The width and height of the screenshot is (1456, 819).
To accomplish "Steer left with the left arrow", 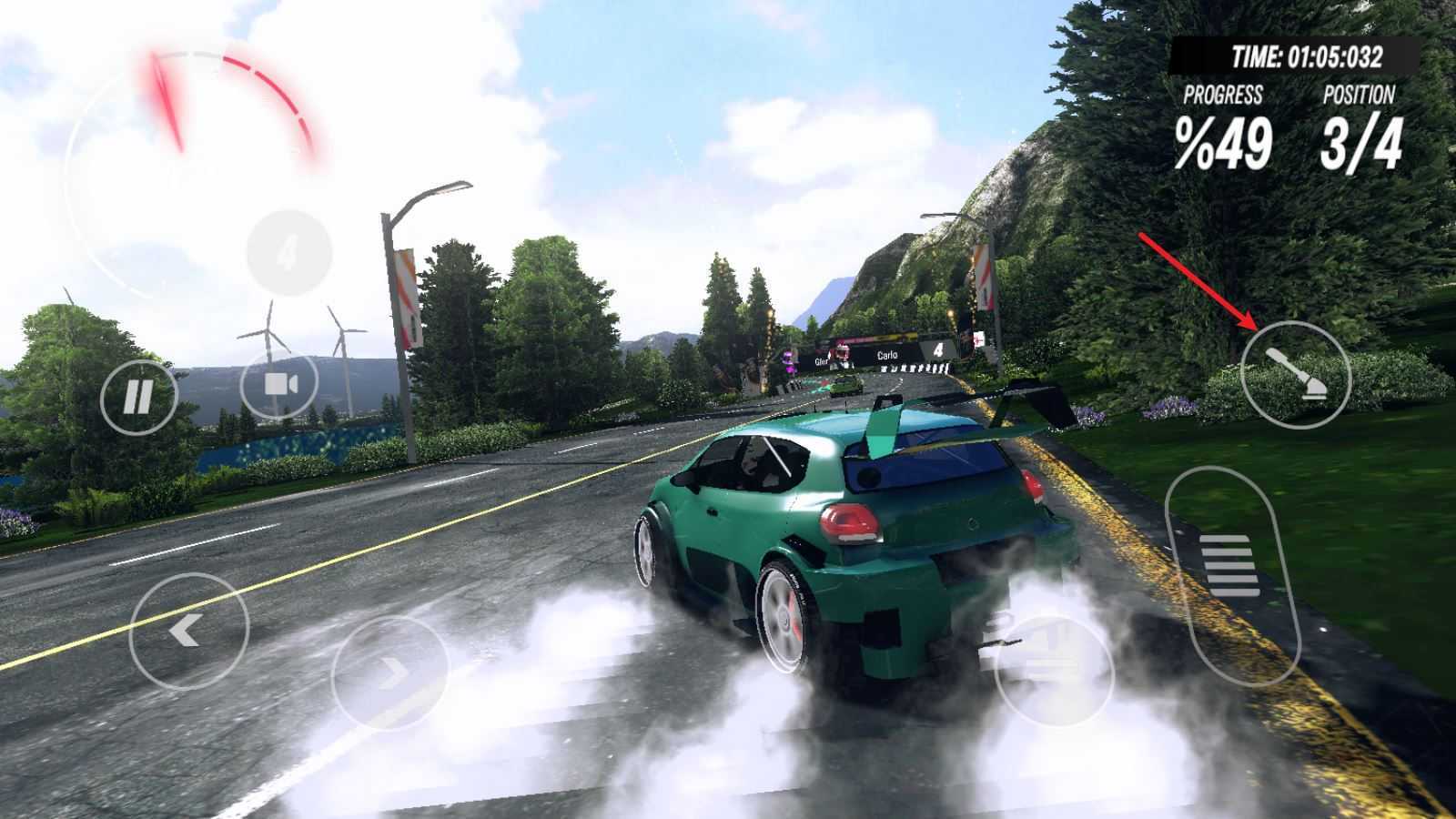I will 189,630.
